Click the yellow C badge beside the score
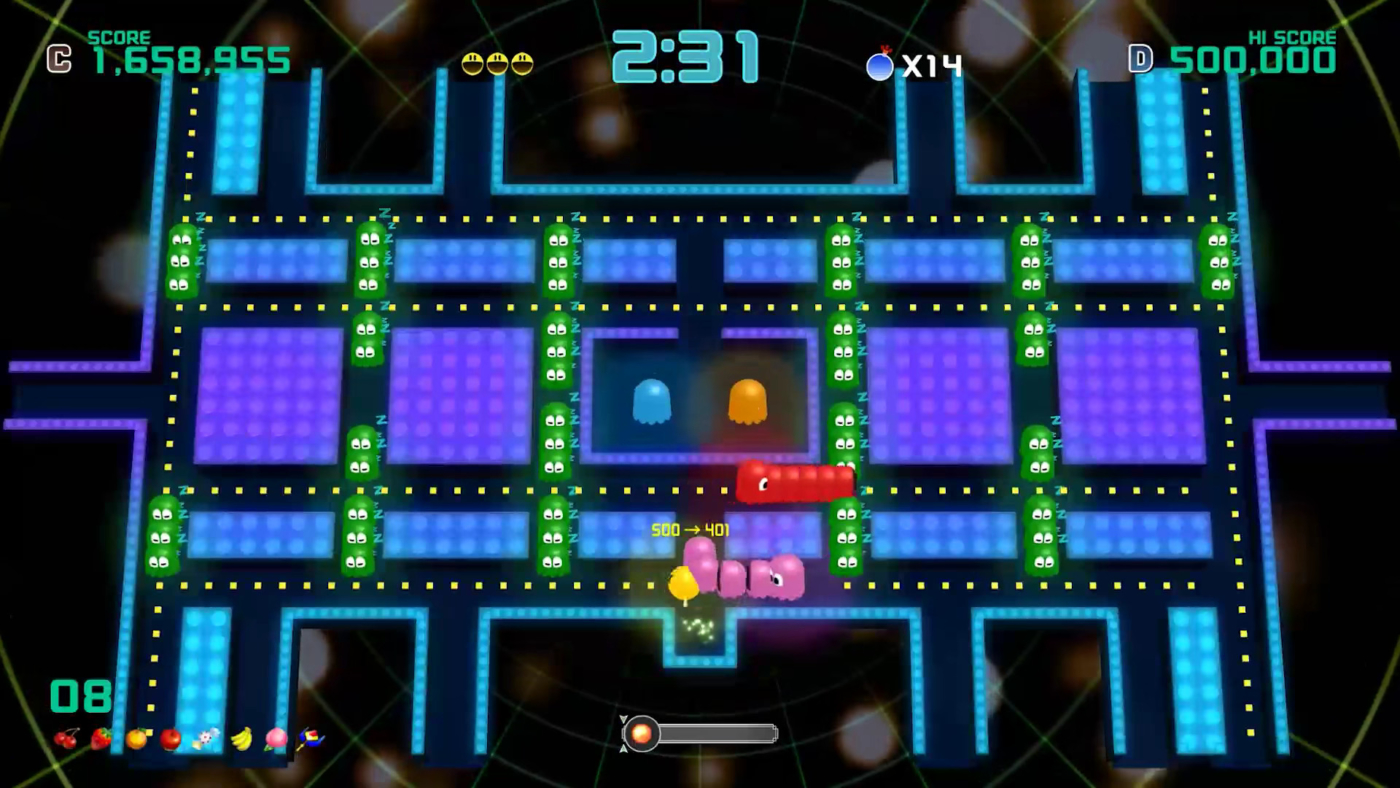1400x788 pixels. pos(57,58)
